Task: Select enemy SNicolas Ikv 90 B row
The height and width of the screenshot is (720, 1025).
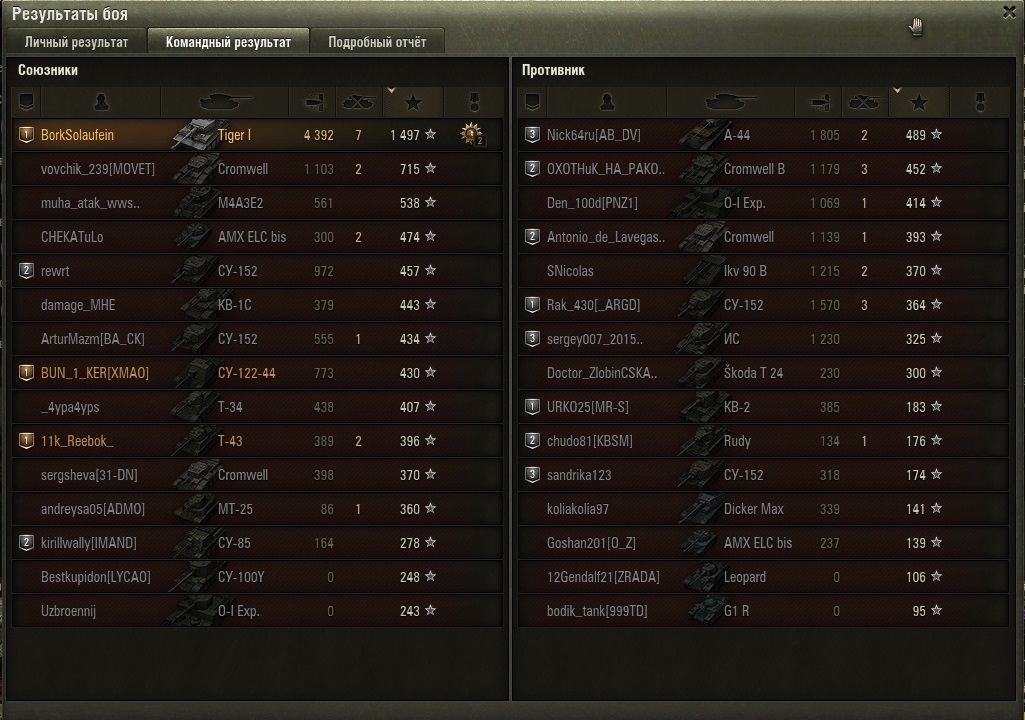Action: click(x=763, y=271)
